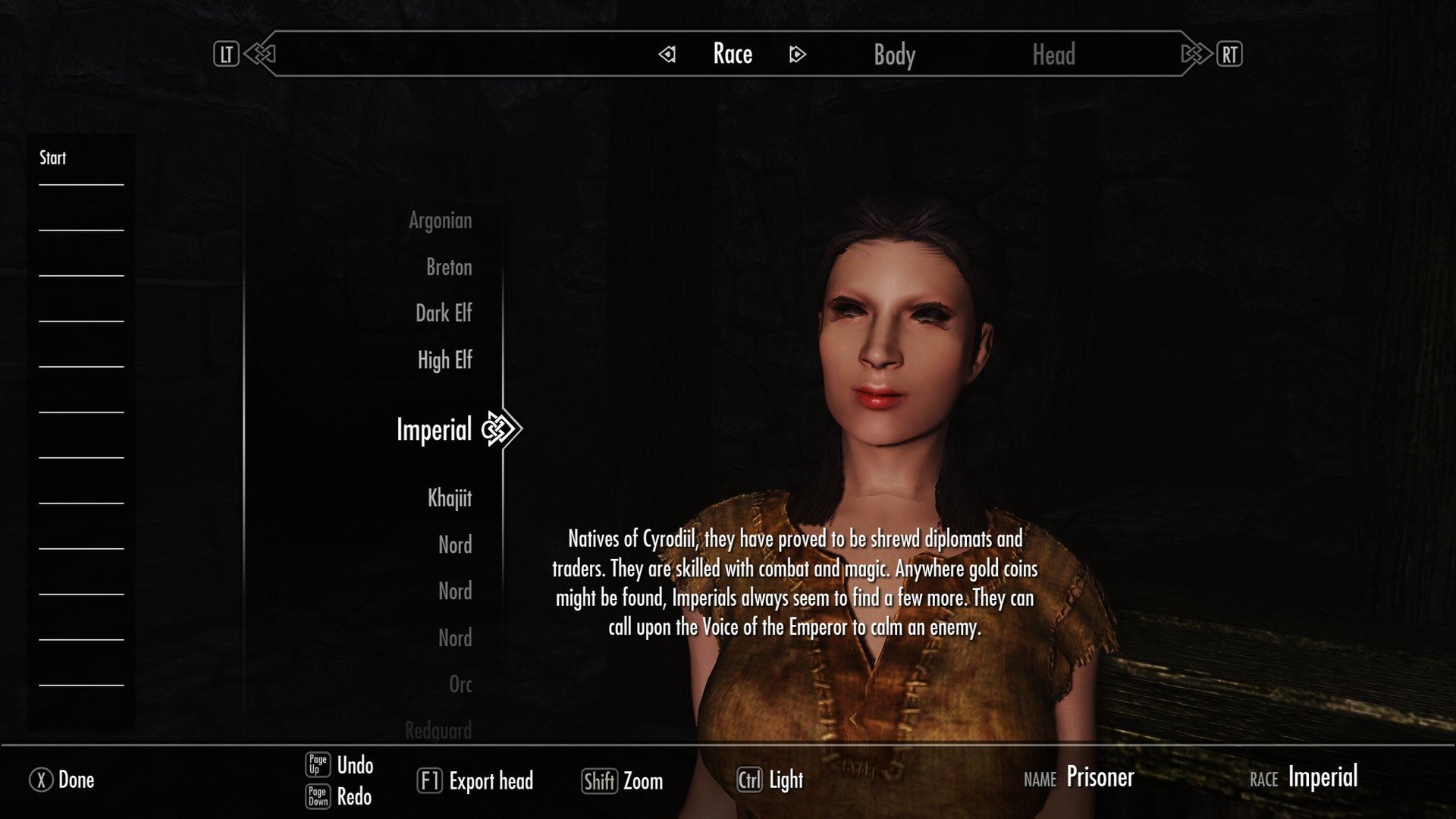Screen dimensions: 1456x819
Task: Select the Nord race
Action: click(x=455, y=544)
